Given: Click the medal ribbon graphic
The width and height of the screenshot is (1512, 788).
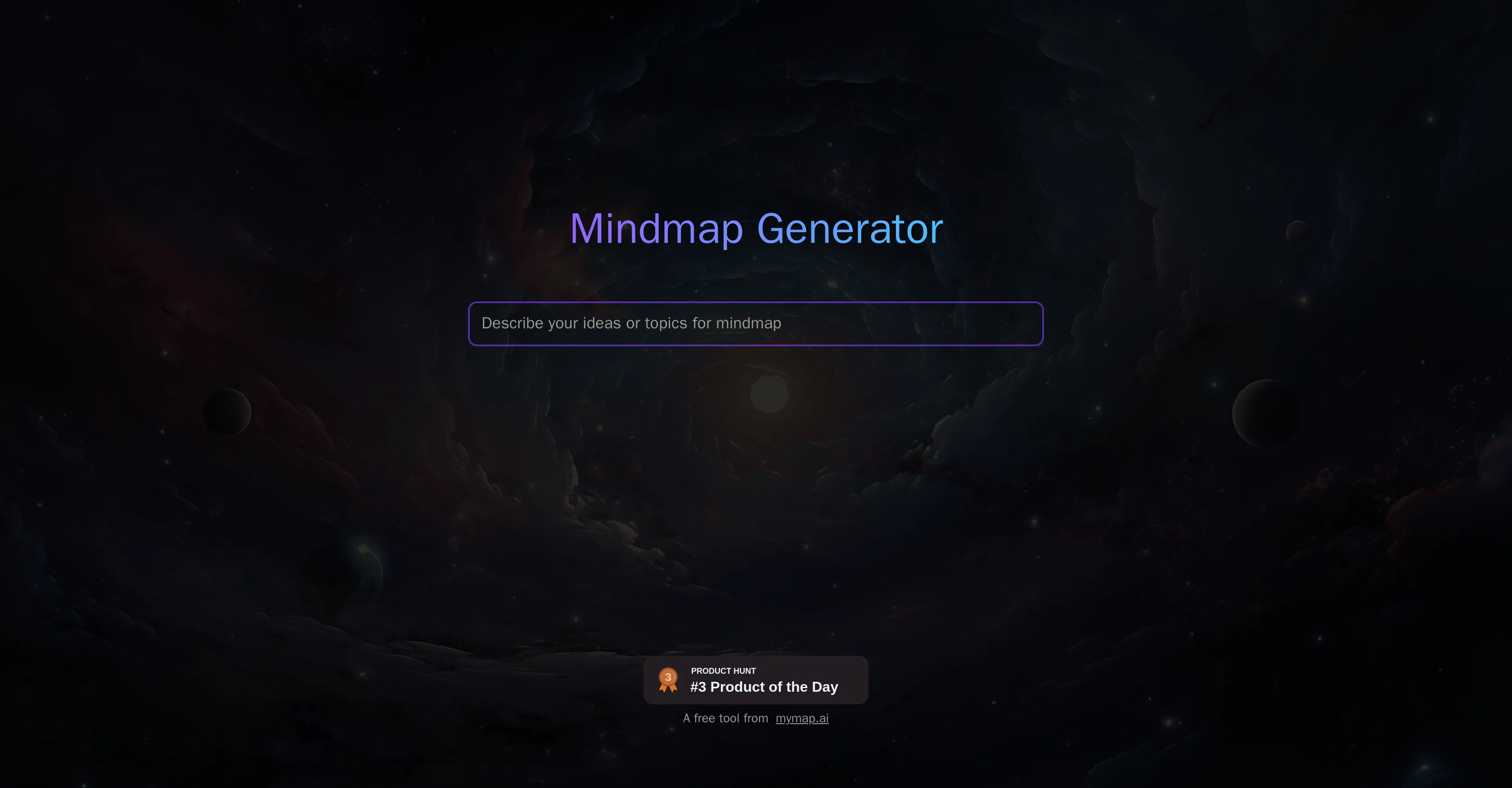Looking at the screenshot, I should (x=669, y=688).
